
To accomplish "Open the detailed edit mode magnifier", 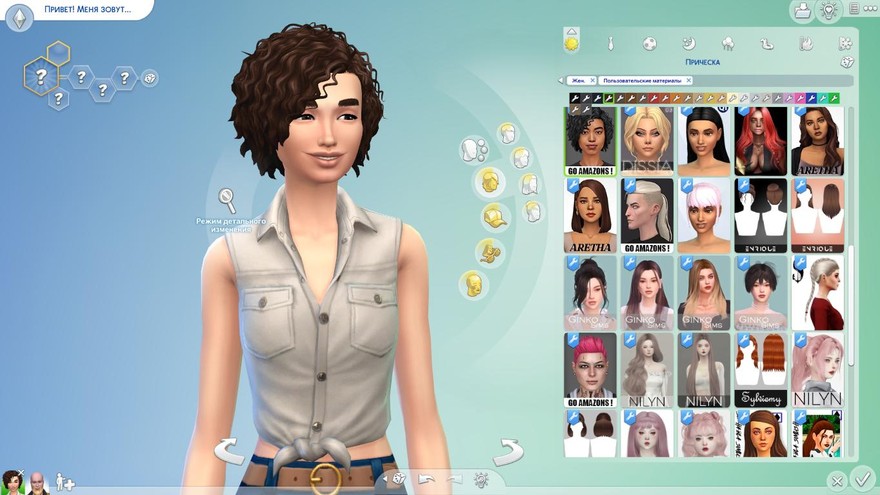I will point(227,199).
